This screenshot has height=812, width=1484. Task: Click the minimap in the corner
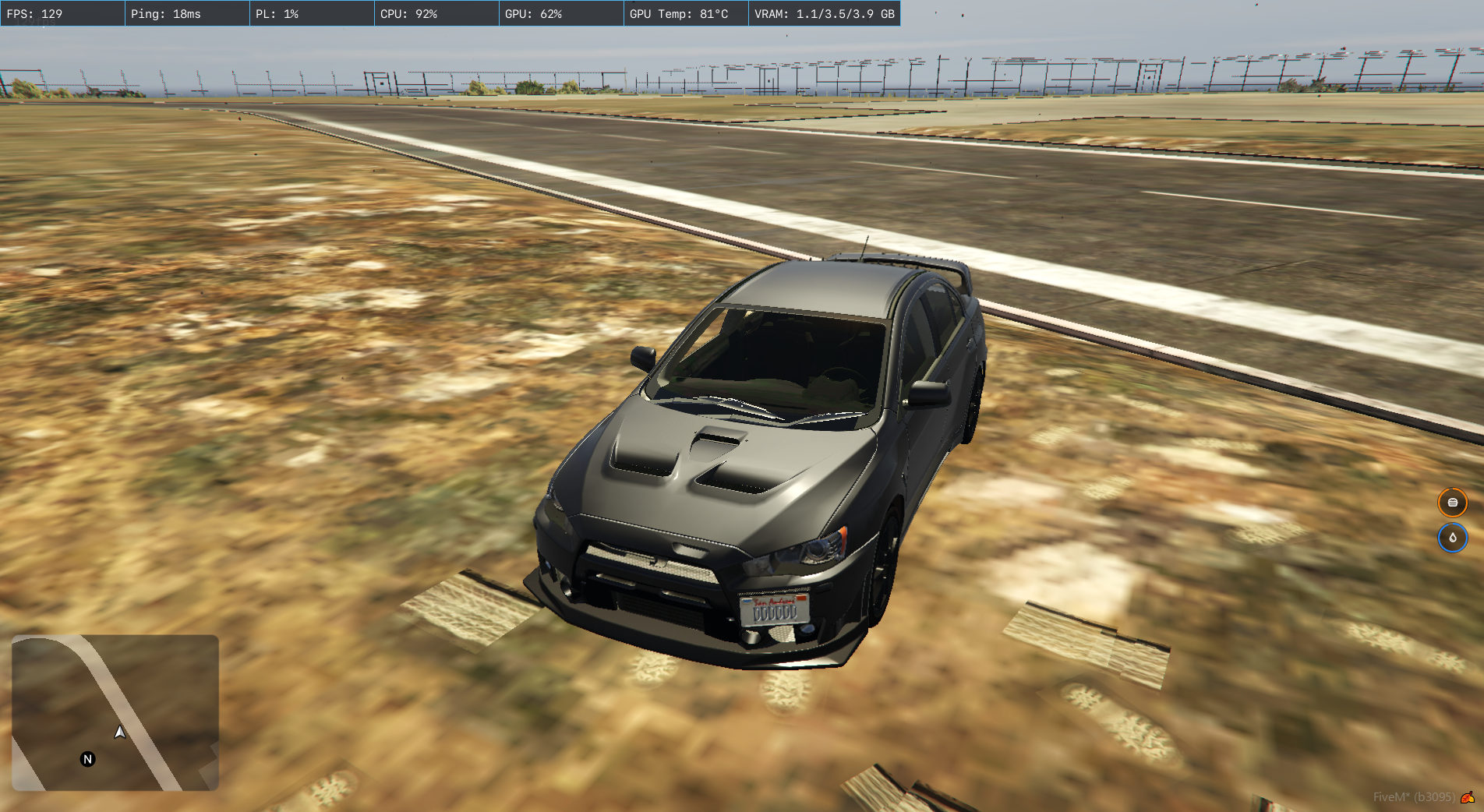click(x=115, y=712)
